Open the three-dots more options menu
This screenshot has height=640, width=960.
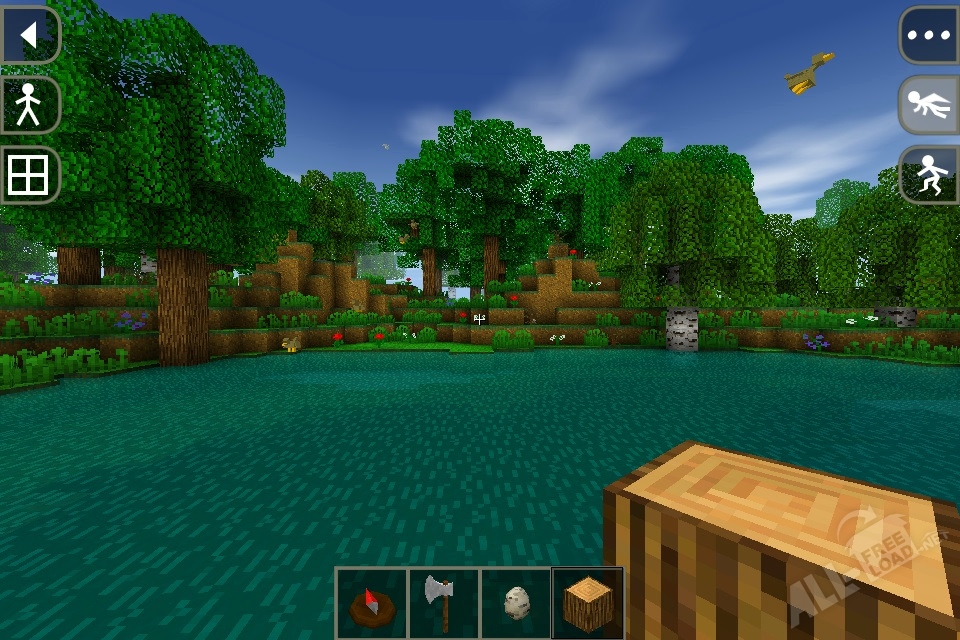[929, 35]
